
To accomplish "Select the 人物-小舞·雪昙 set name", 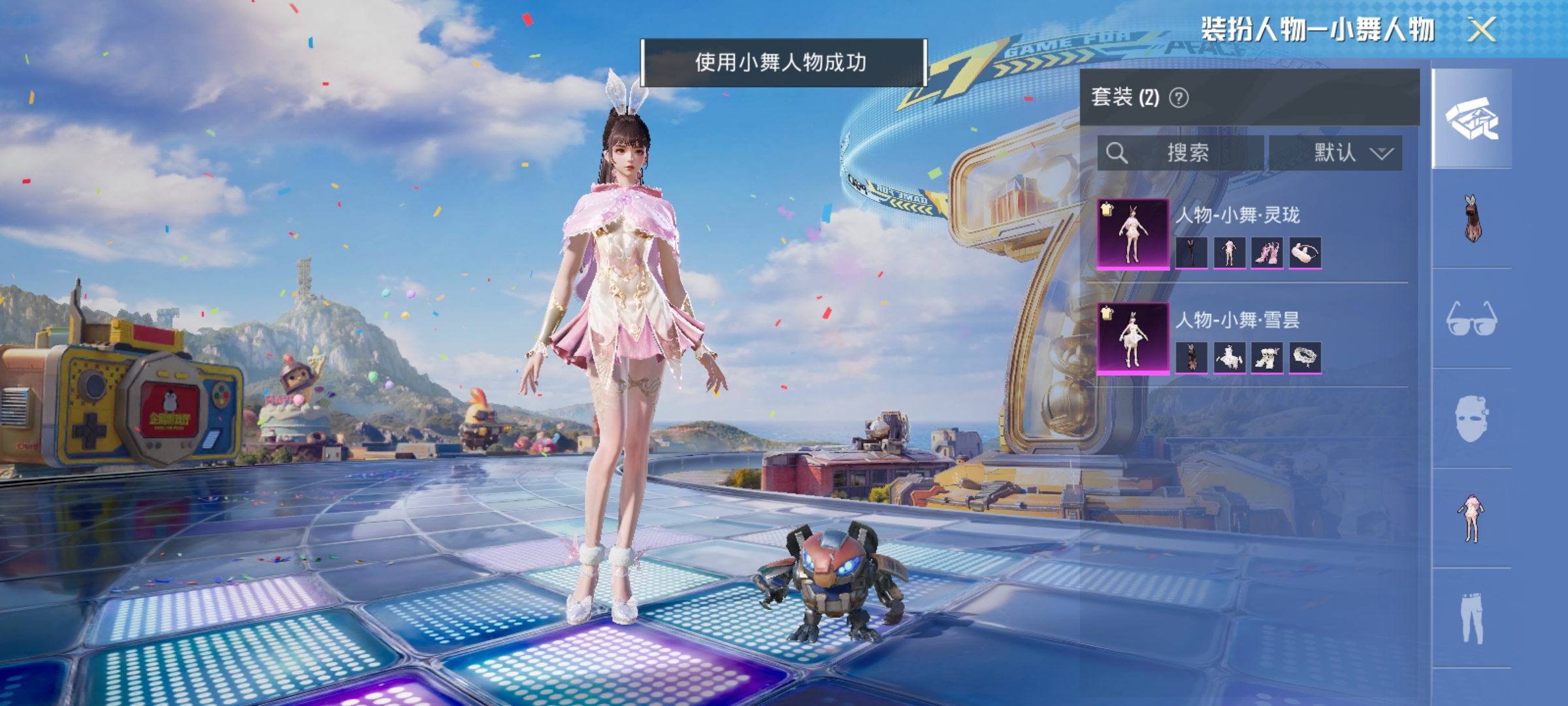I will click(1239, 320).
